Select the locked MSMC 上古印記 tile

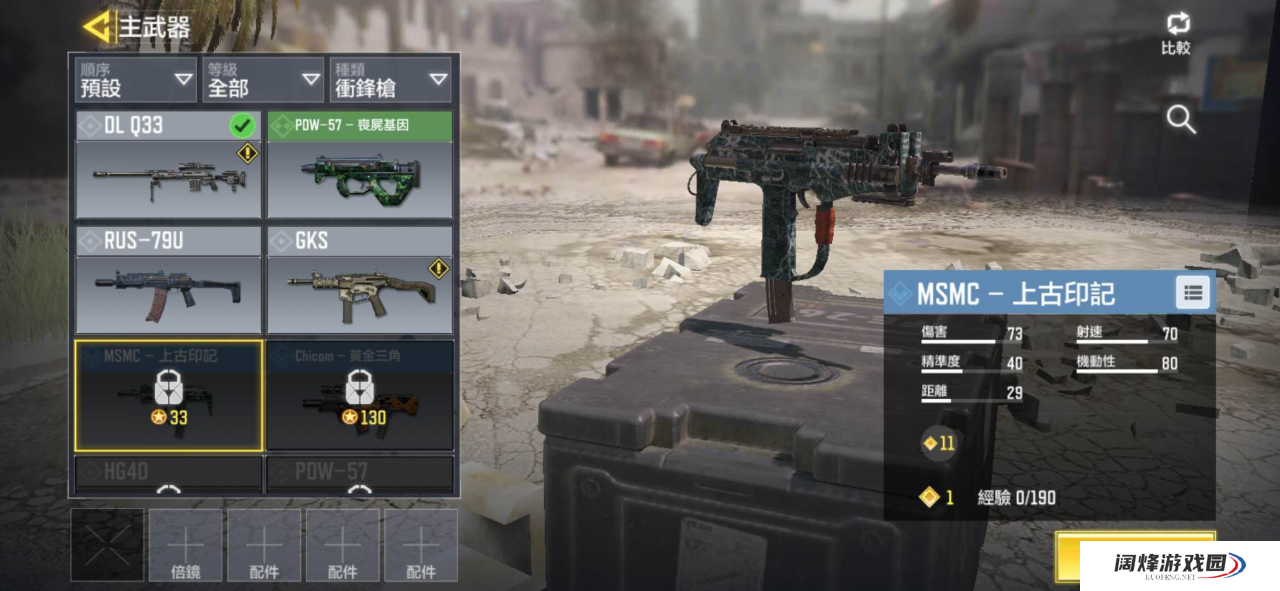(x=168, y=395)
